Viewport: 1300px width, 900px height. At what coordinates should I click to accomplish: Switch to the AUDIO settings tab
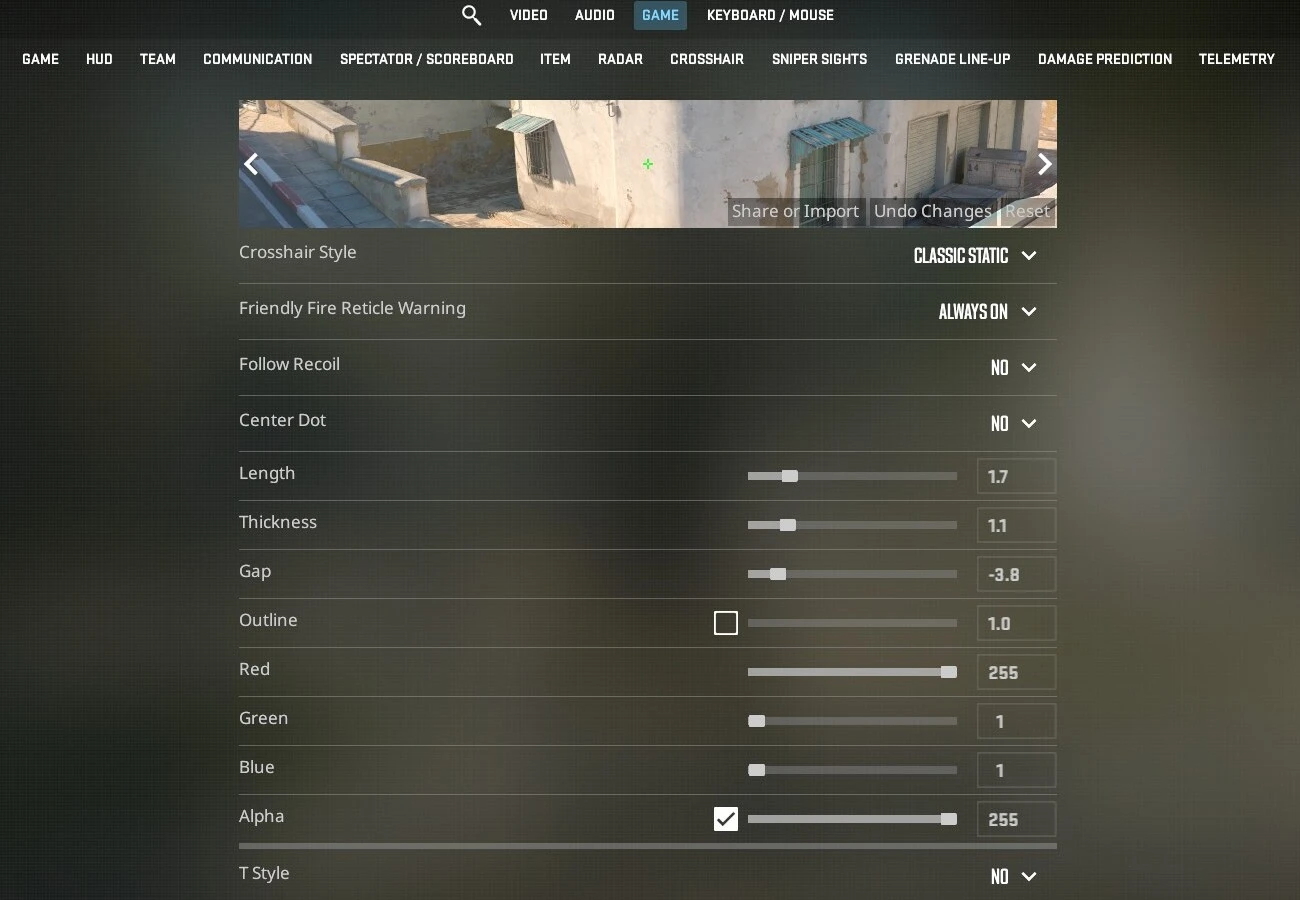(x=594, y=15)
